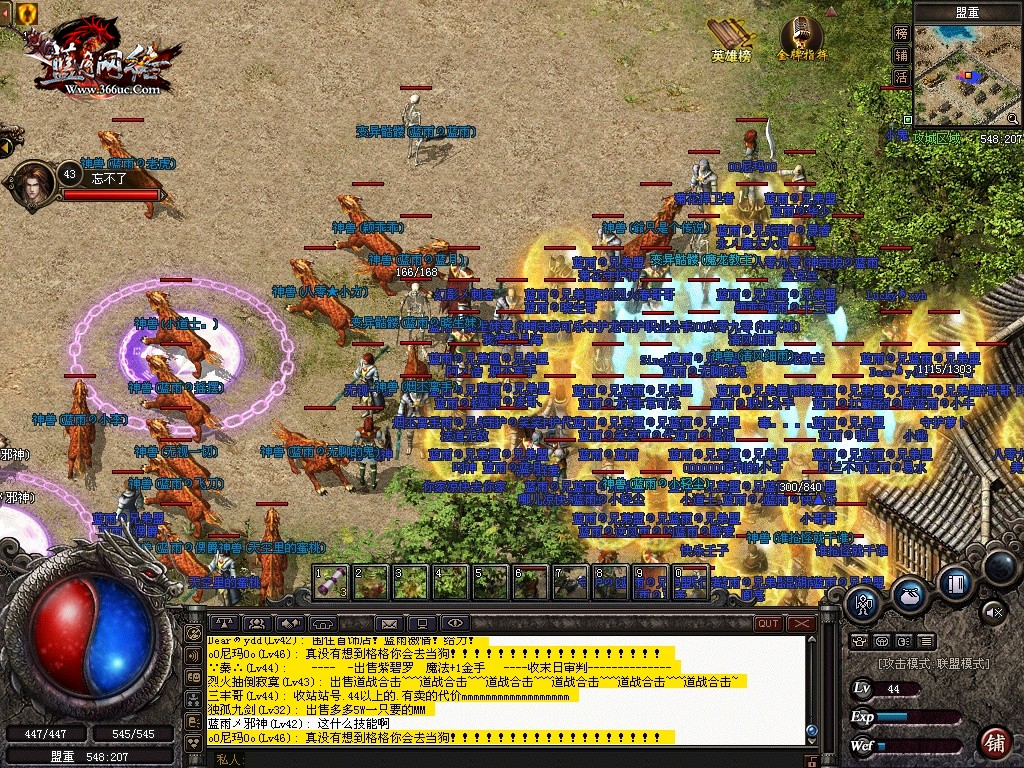This screenshot has width=1024, height=768.
Task: Open the character equipment round button
Action: click(863, 603)
